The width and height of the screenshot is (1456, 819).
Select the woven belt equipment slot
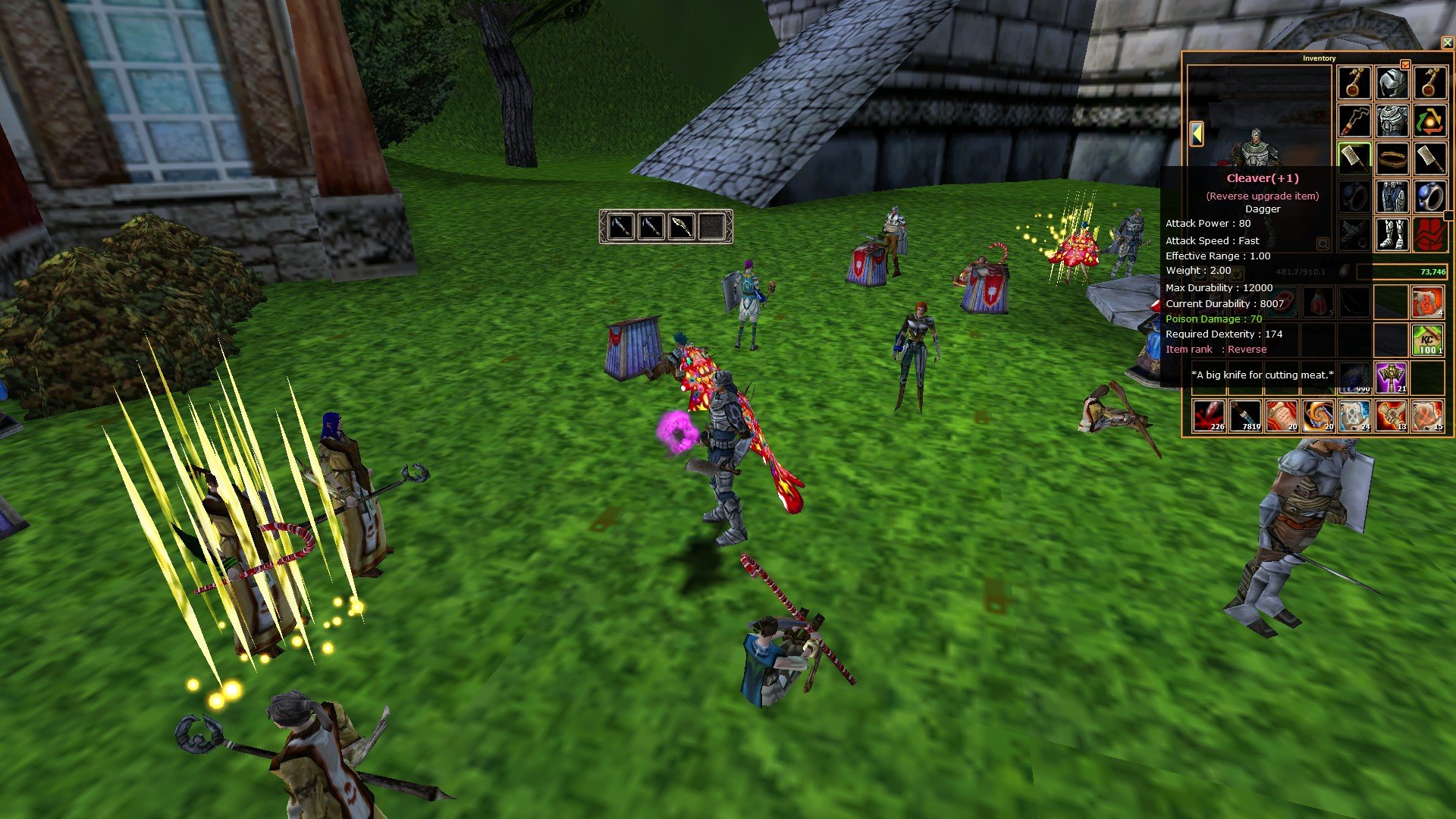click(1392, 158)
